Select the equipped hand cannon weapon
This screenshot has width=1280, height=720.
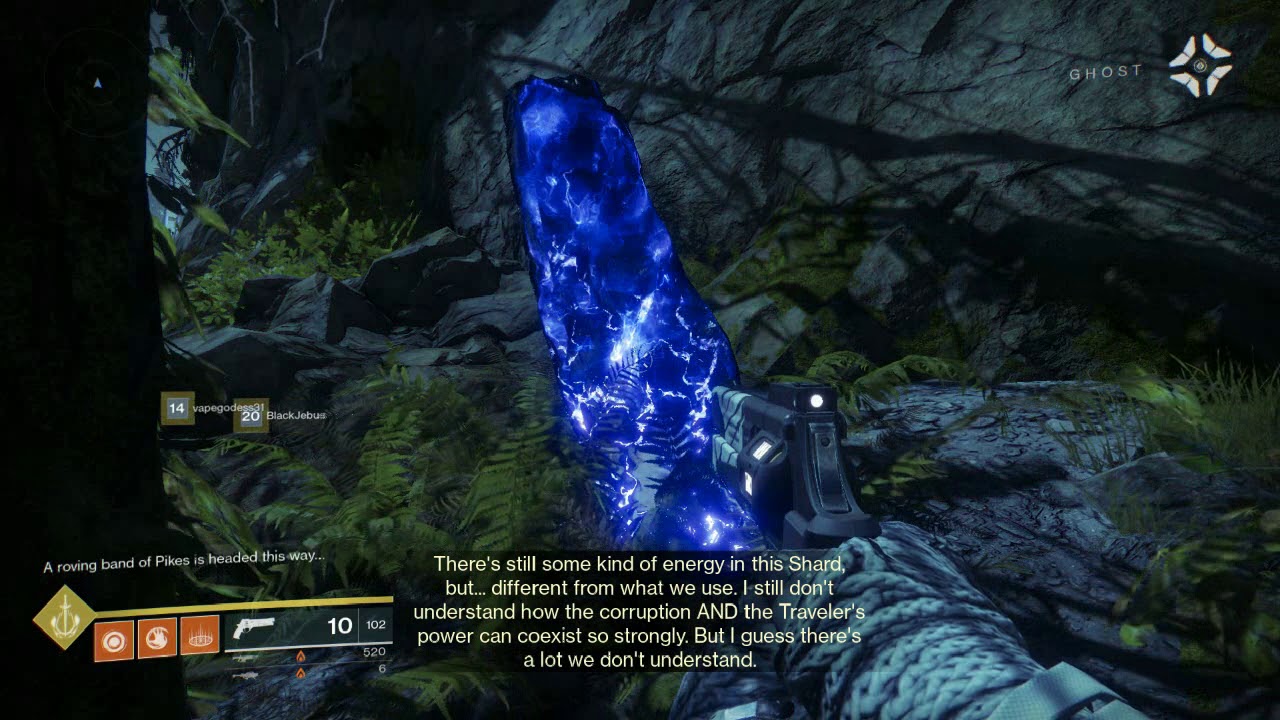[255, 627]
